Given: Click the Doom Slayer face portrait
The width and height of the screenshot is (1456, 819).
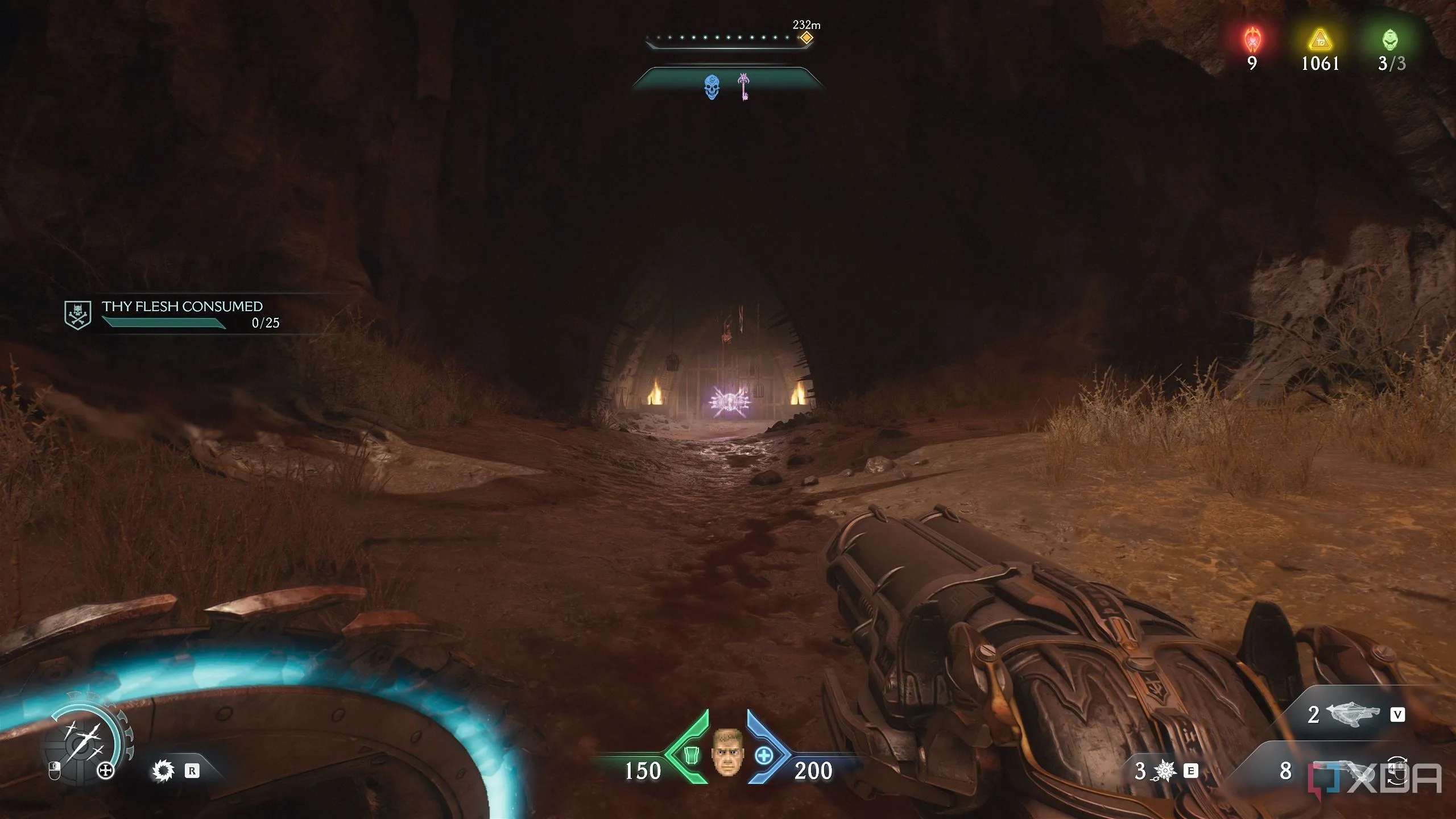Looking at the screenshot, I should (x=727, y=752).
